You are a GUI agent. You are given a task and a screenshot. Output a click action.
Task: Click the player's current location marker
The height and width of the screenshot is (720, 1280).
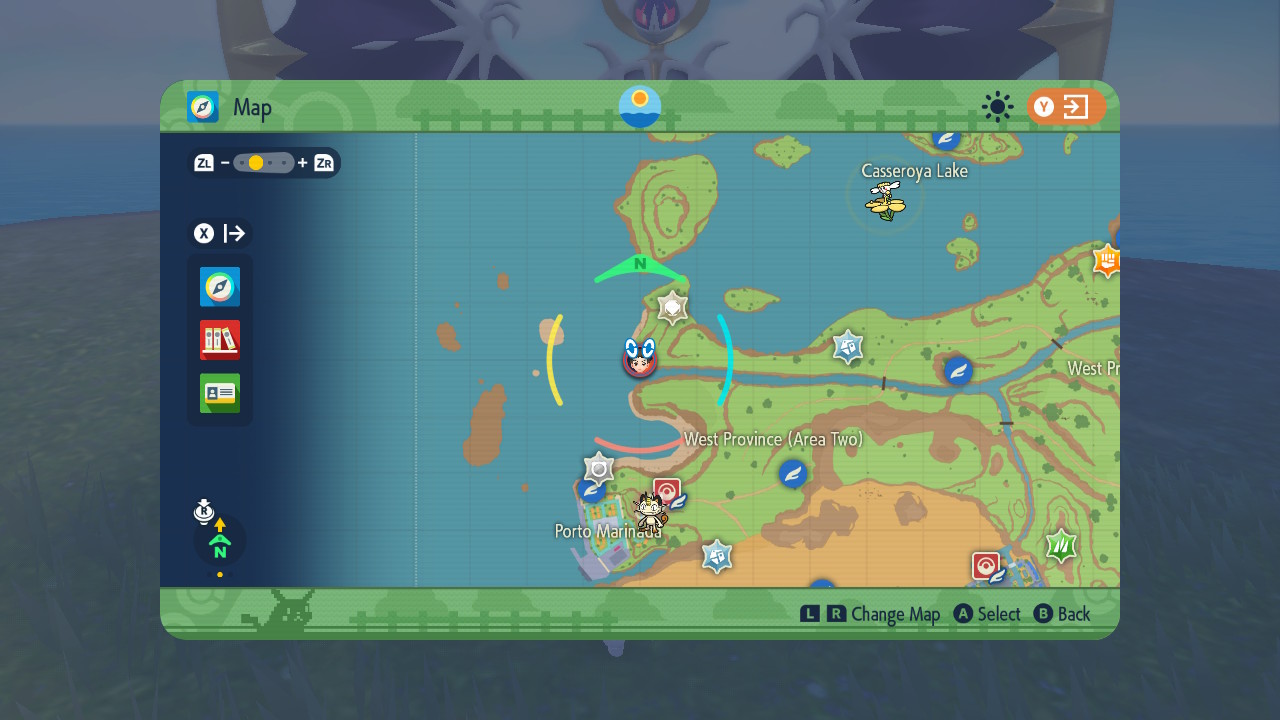pyautogui.click(x=641, y=365)
